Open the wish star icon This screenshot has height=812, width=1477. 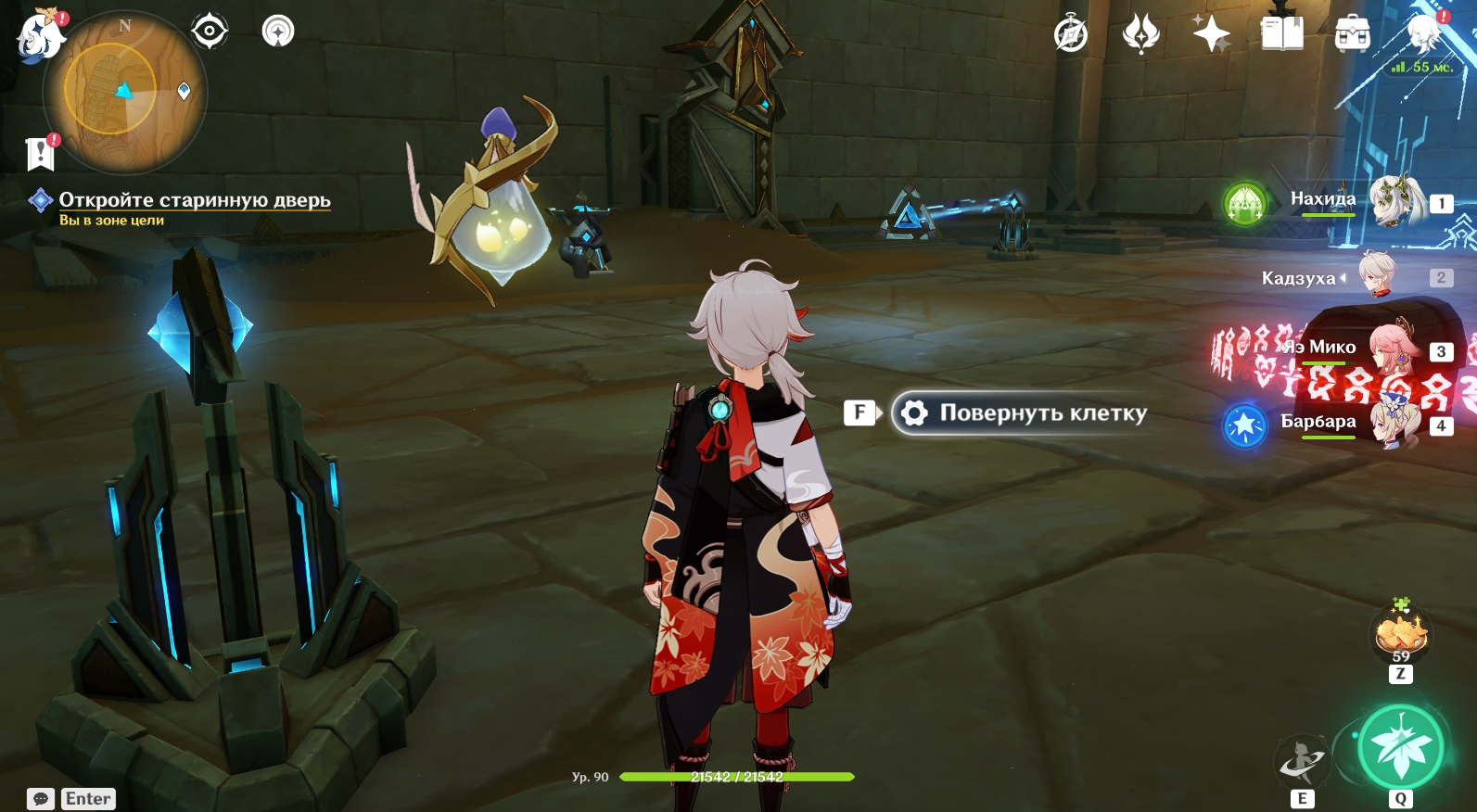1211,35
